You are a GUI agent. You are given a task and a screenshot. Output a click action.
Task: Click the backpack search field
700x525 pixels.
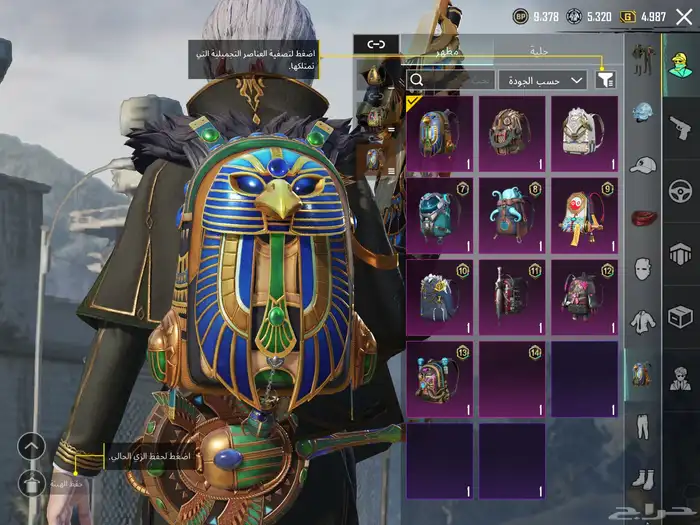click(x=450, y=80)
